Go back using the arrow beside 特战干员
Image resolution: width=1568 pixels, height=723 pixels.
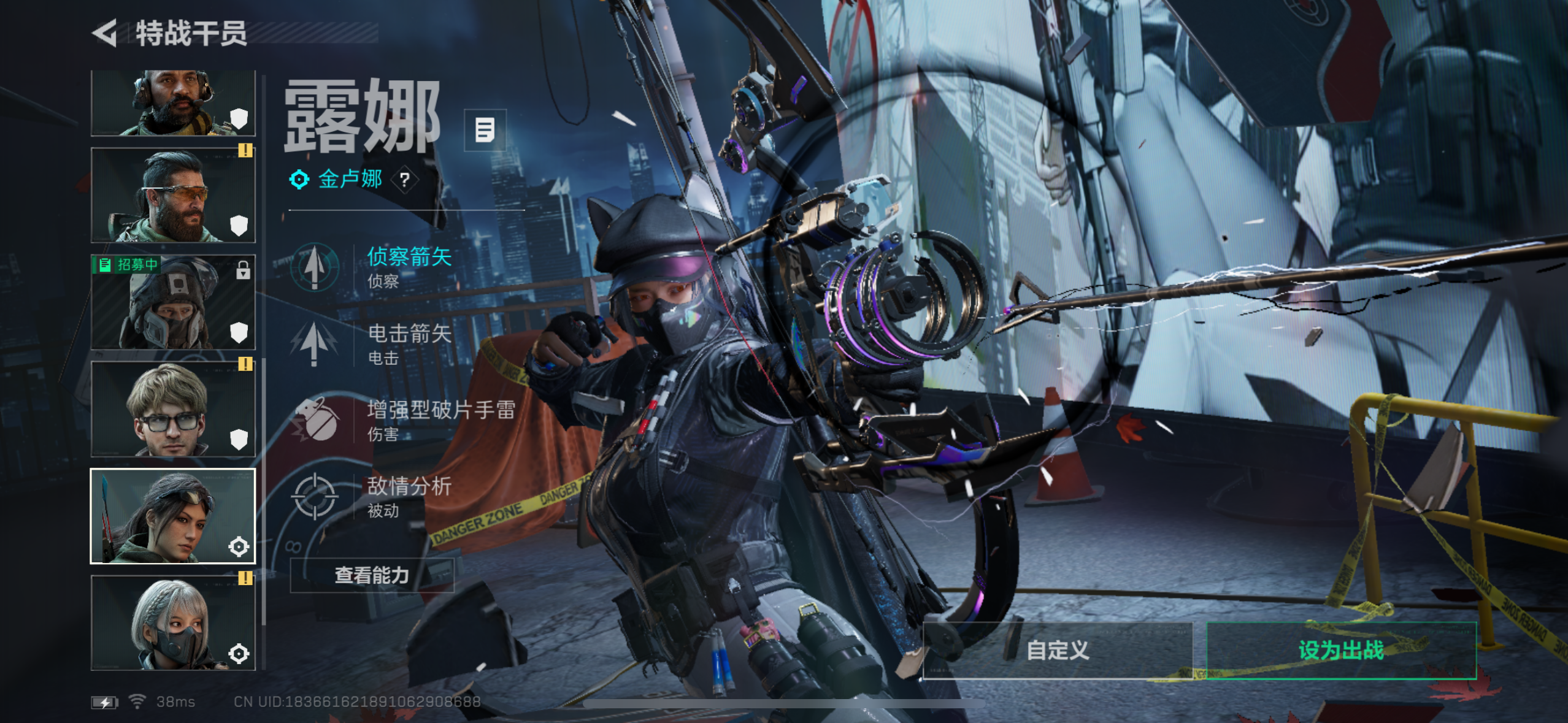tap(105, 33)
